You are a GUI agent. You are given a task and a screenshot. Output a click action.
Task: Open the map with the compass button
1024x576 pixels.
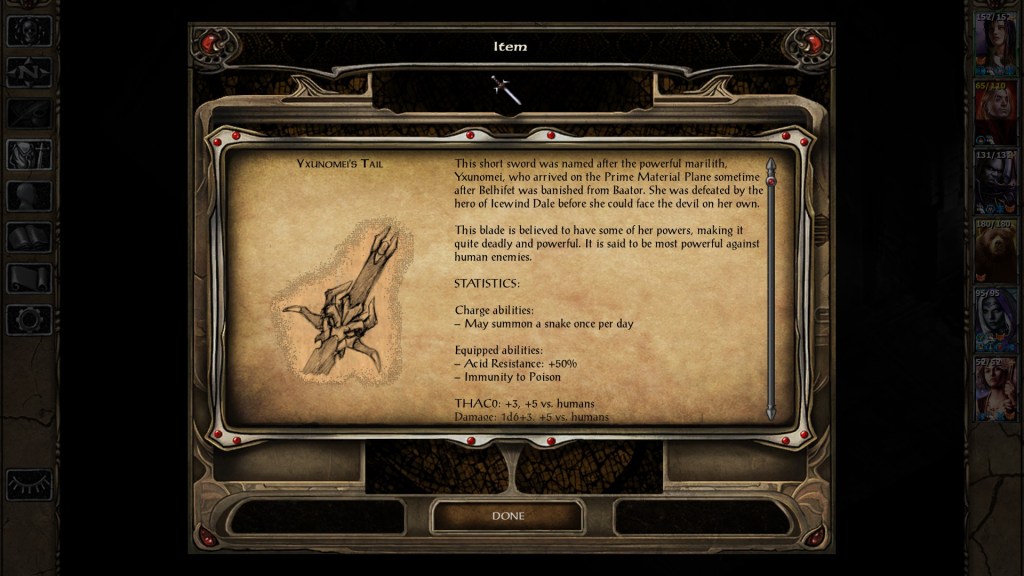click(x=29, y=72)
